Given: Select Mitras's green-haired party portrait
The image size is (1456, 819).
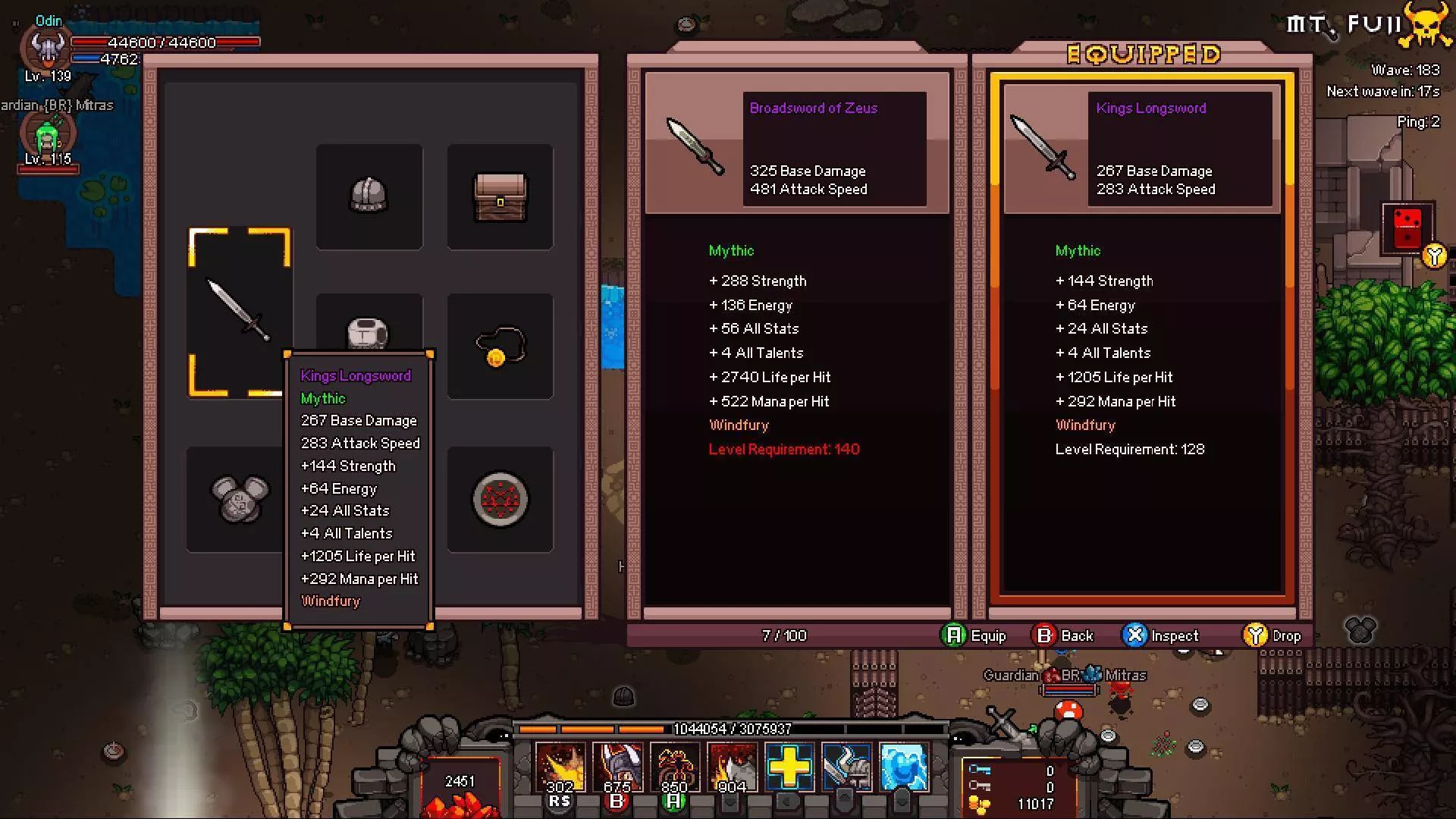Looking at the screenshot, I should tap(47, 135).
